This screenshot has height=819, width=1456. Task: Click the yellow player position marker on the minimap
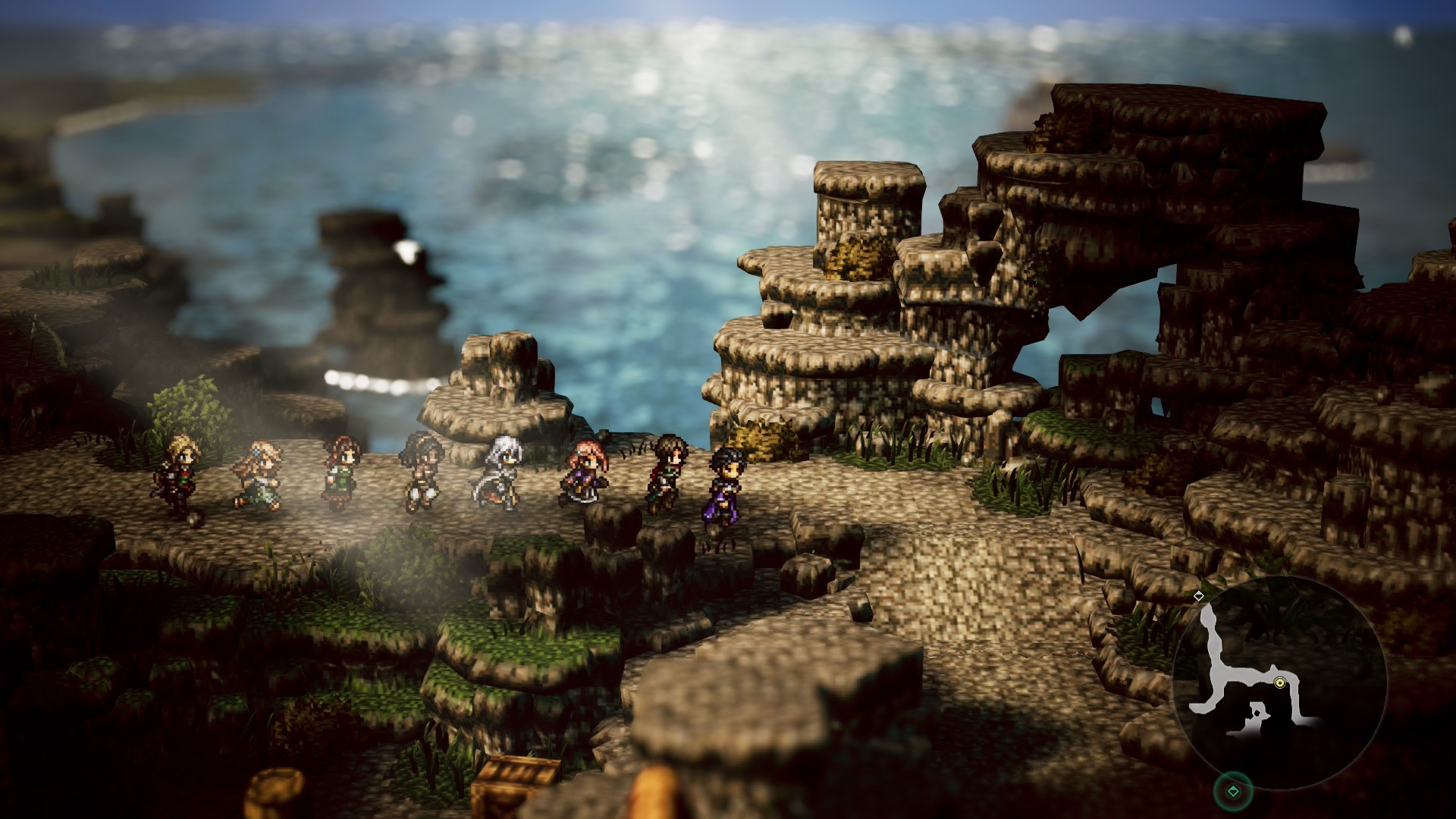1280,682
